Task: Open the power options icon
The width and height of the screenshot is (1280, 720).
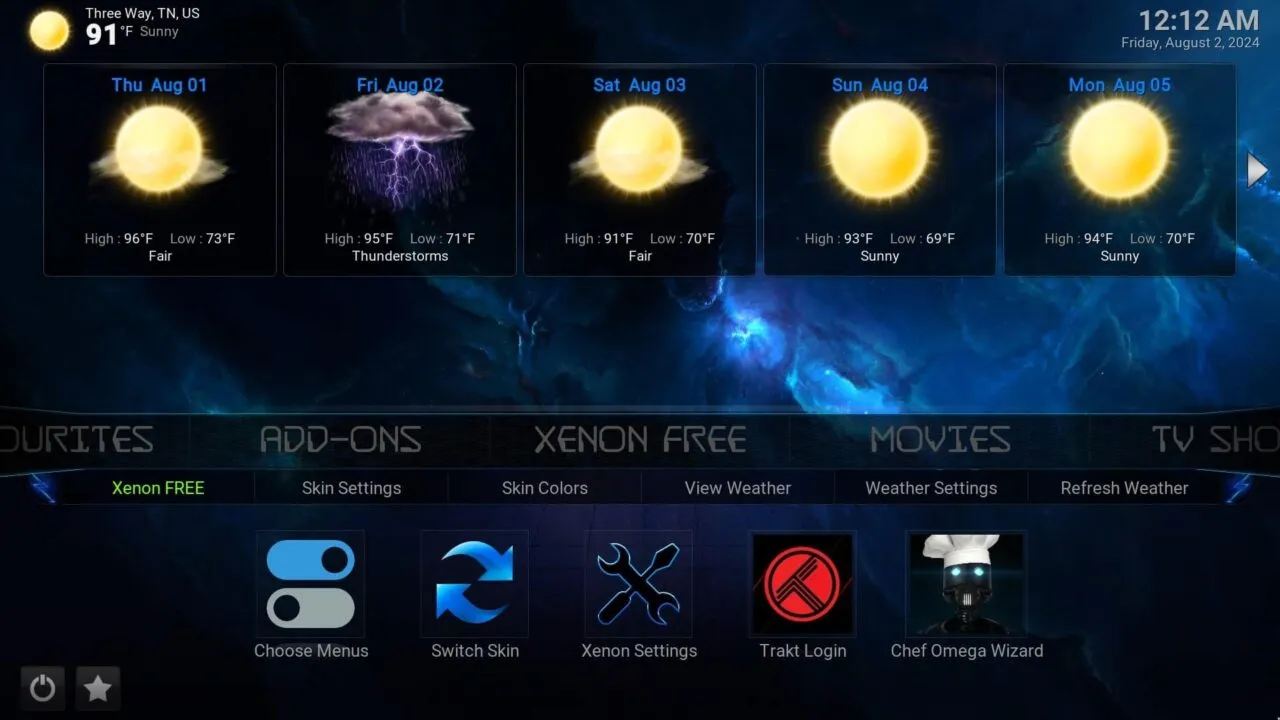Action: pos(42,688)
